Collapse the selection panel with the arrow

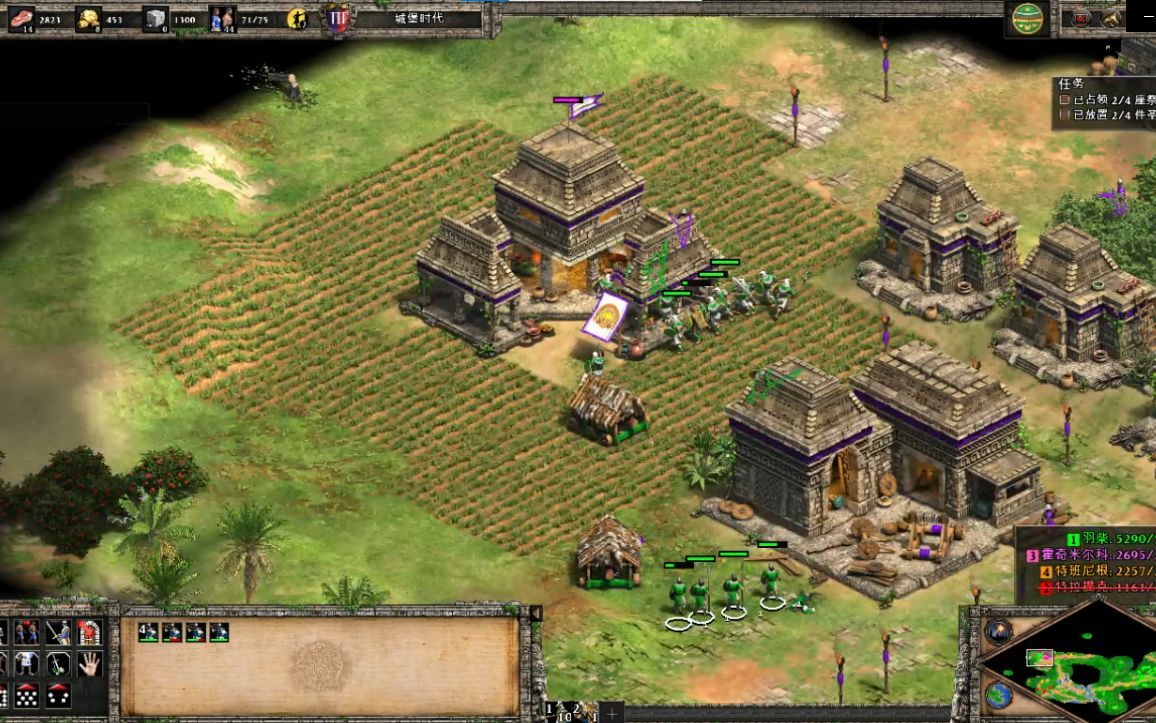point(536,614)
